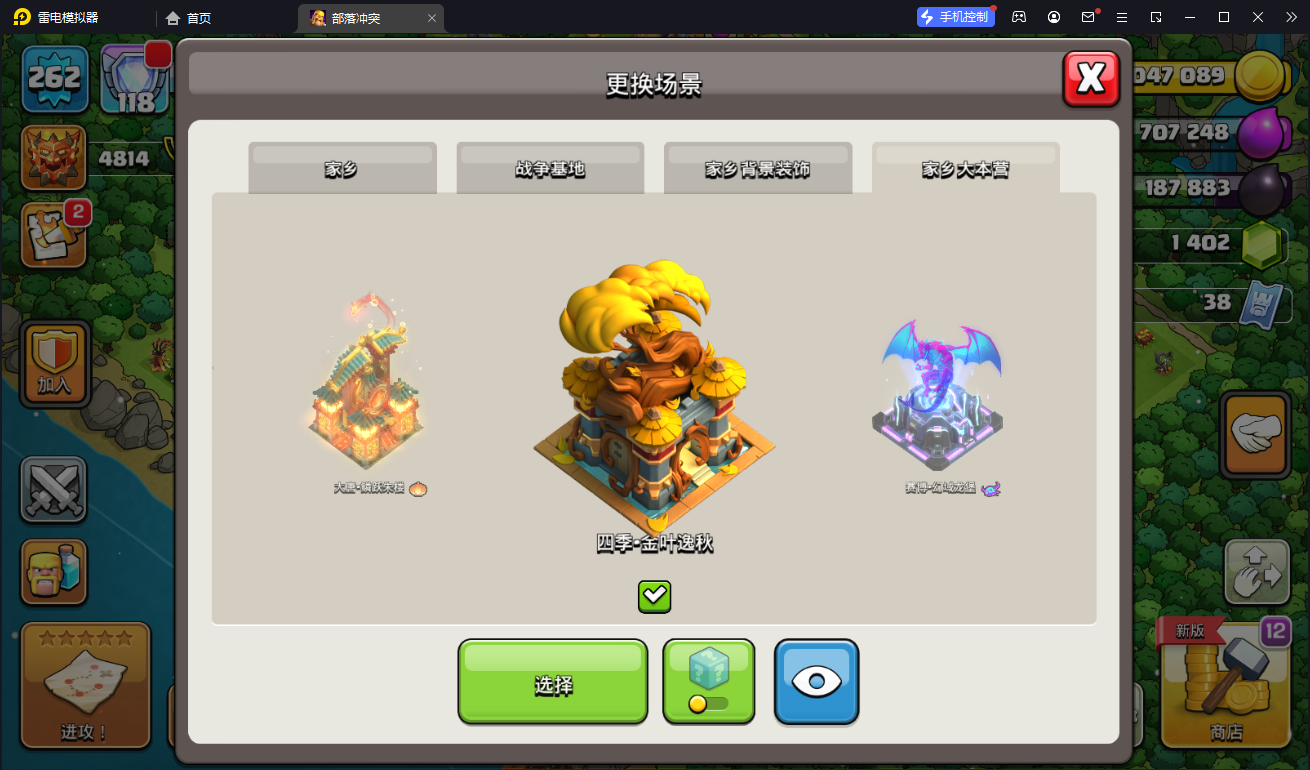
Task: Preview the skin with the eye button
Action: pos(816,682)
